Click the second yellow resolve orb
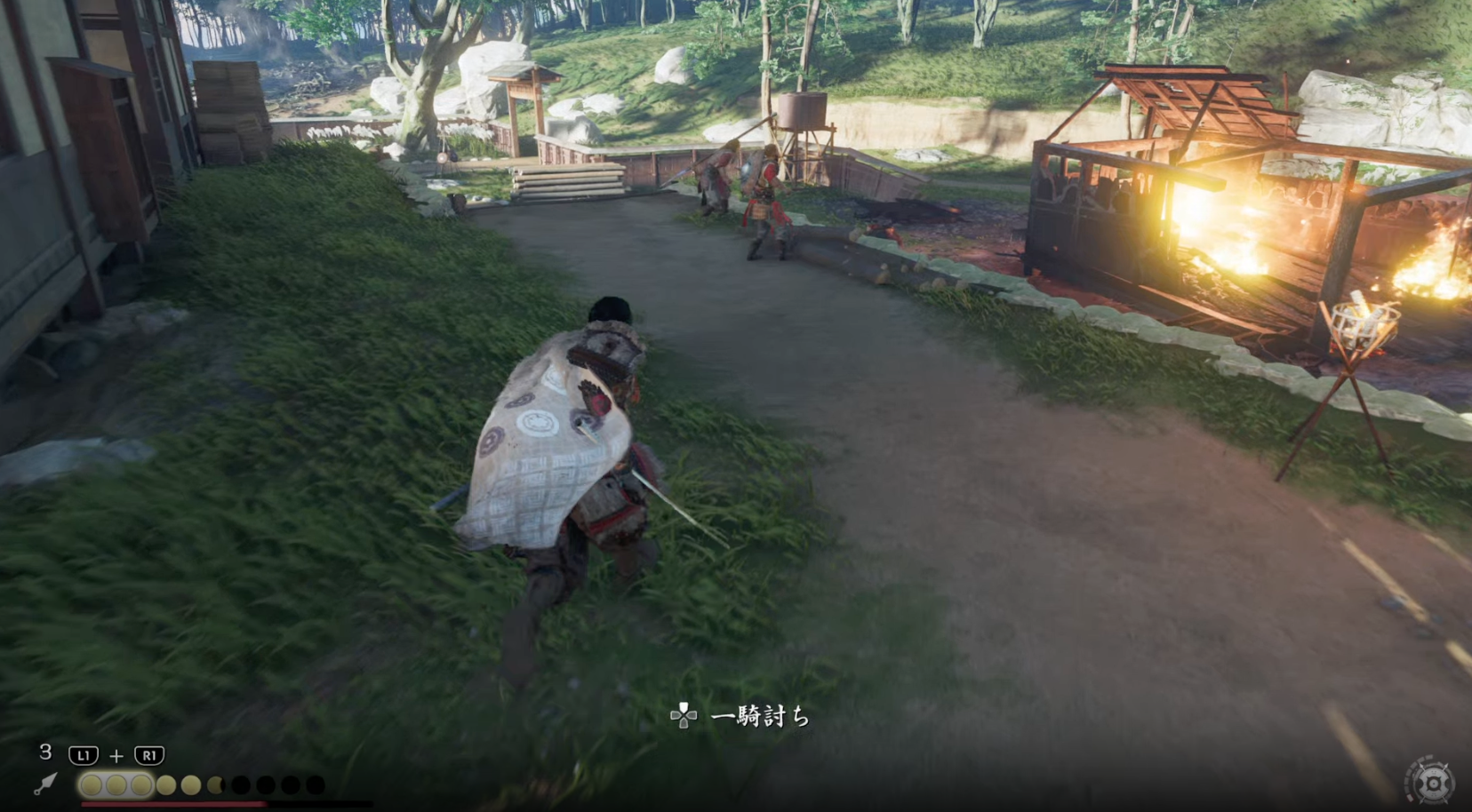This screenshot has height=812, width=1472. [x=116, y=784]
